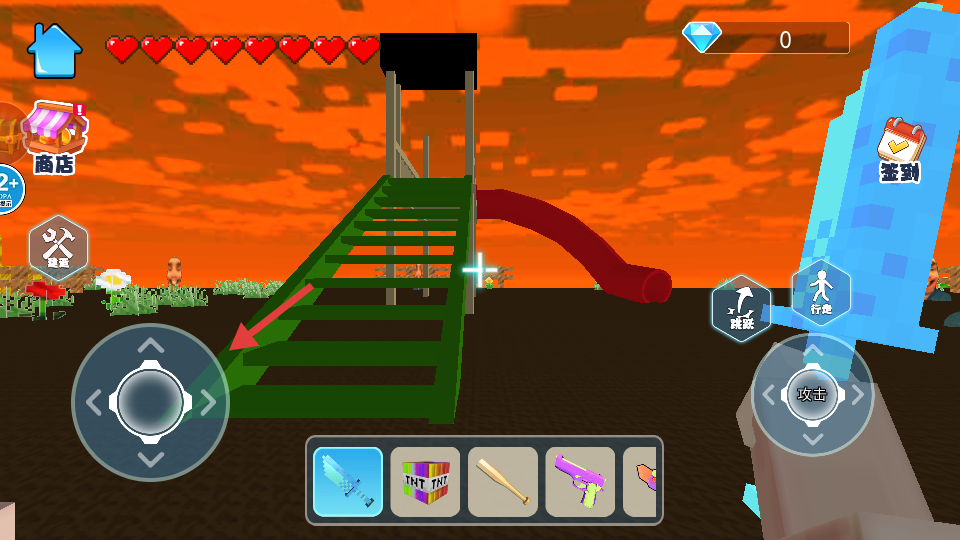Select the diamond sword hotbar slot
Screen dimensions: 960x540
[348, 481]
